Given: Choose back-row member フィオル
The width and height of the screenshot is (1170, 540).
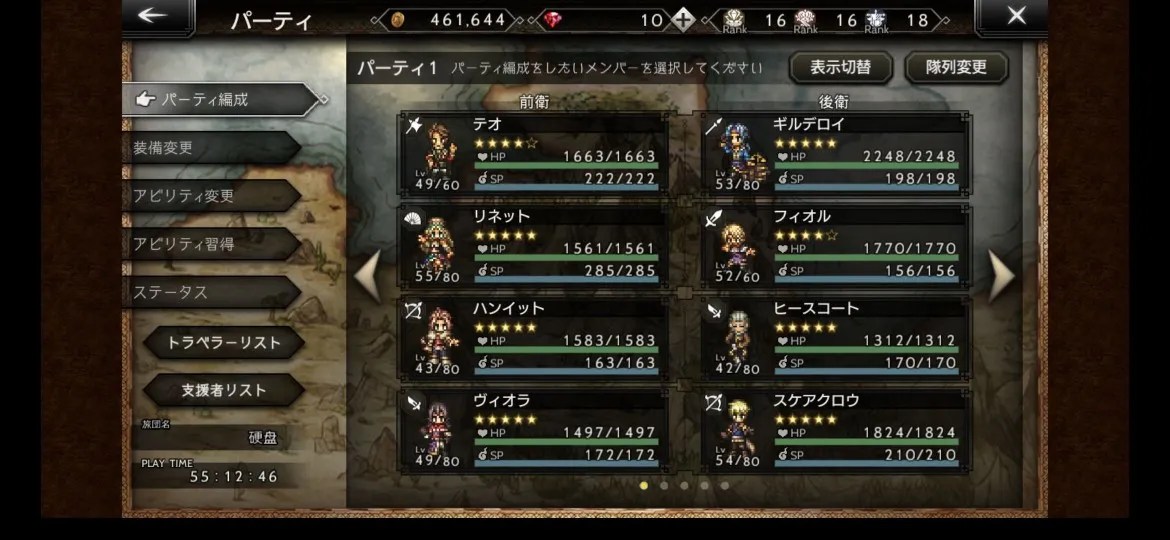Looking at the screenshot, I should (834, 244).
